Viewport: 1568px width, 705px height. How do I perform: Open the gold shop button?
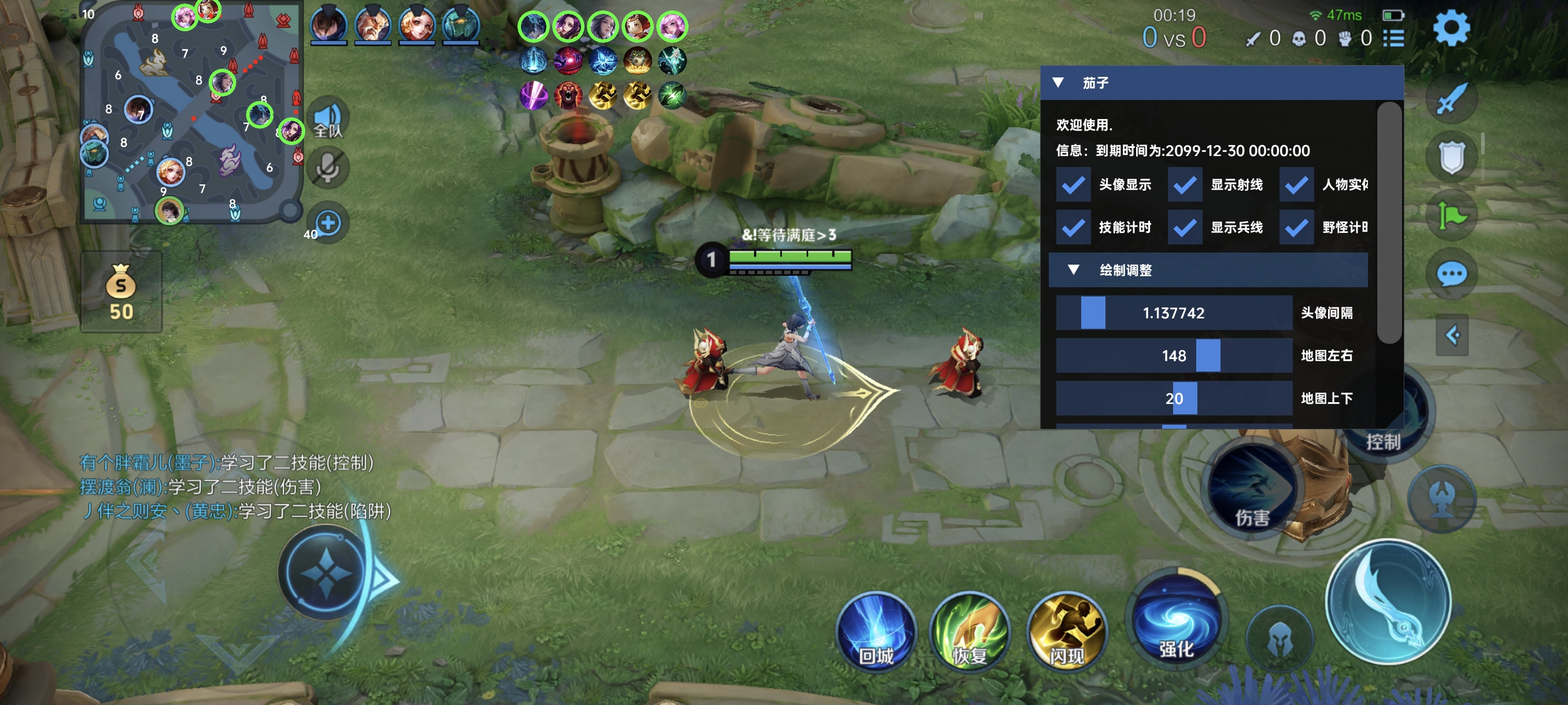121,292
